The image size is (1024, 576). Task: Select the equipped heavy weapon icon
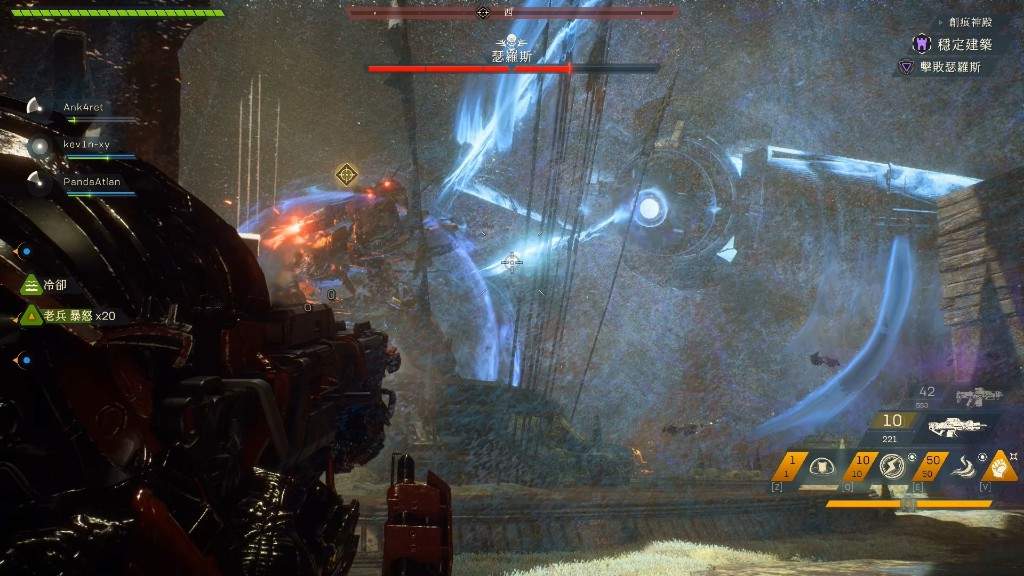coord(957,427)
